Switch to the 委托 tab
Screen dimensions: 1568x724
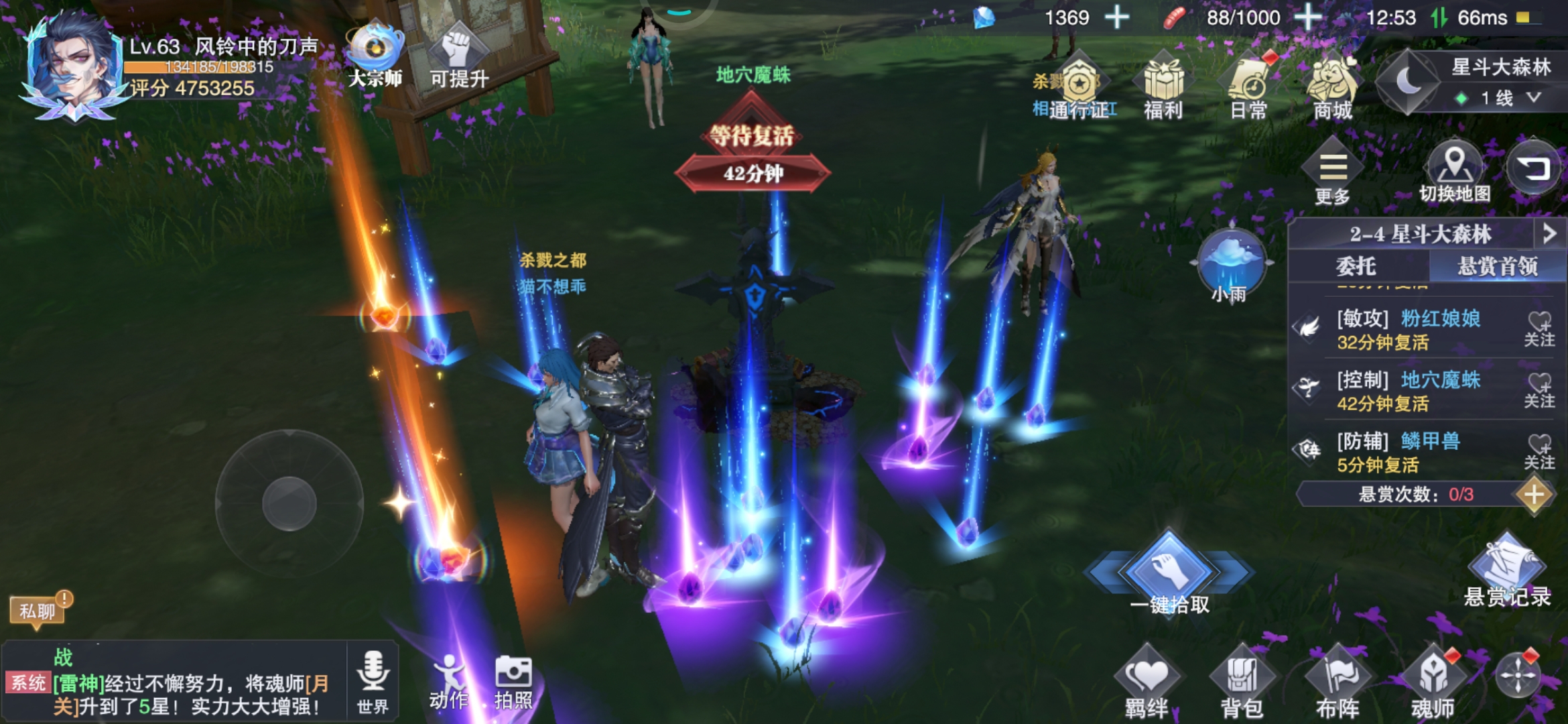[1356, 266]
